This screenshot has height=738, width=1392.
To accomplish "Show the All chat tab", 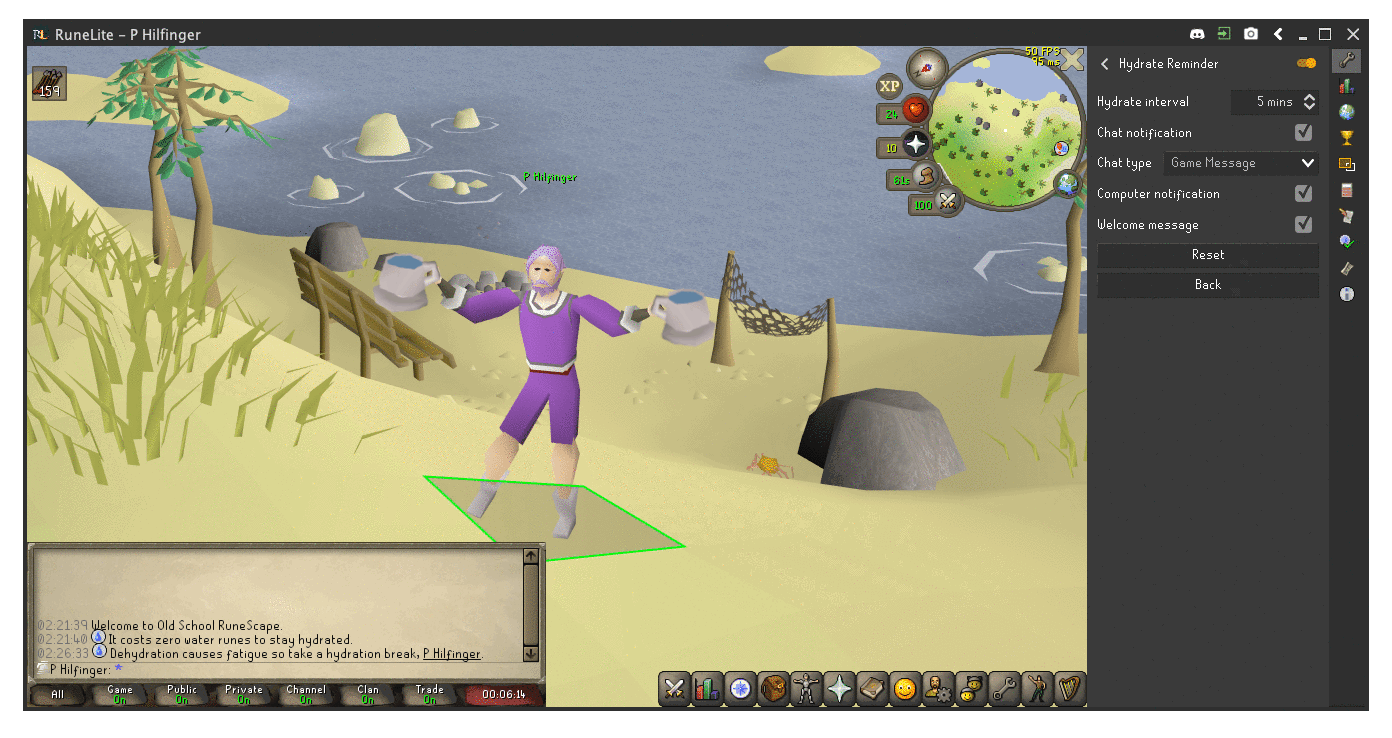I will pyautogui.click(x=58, y=694).
